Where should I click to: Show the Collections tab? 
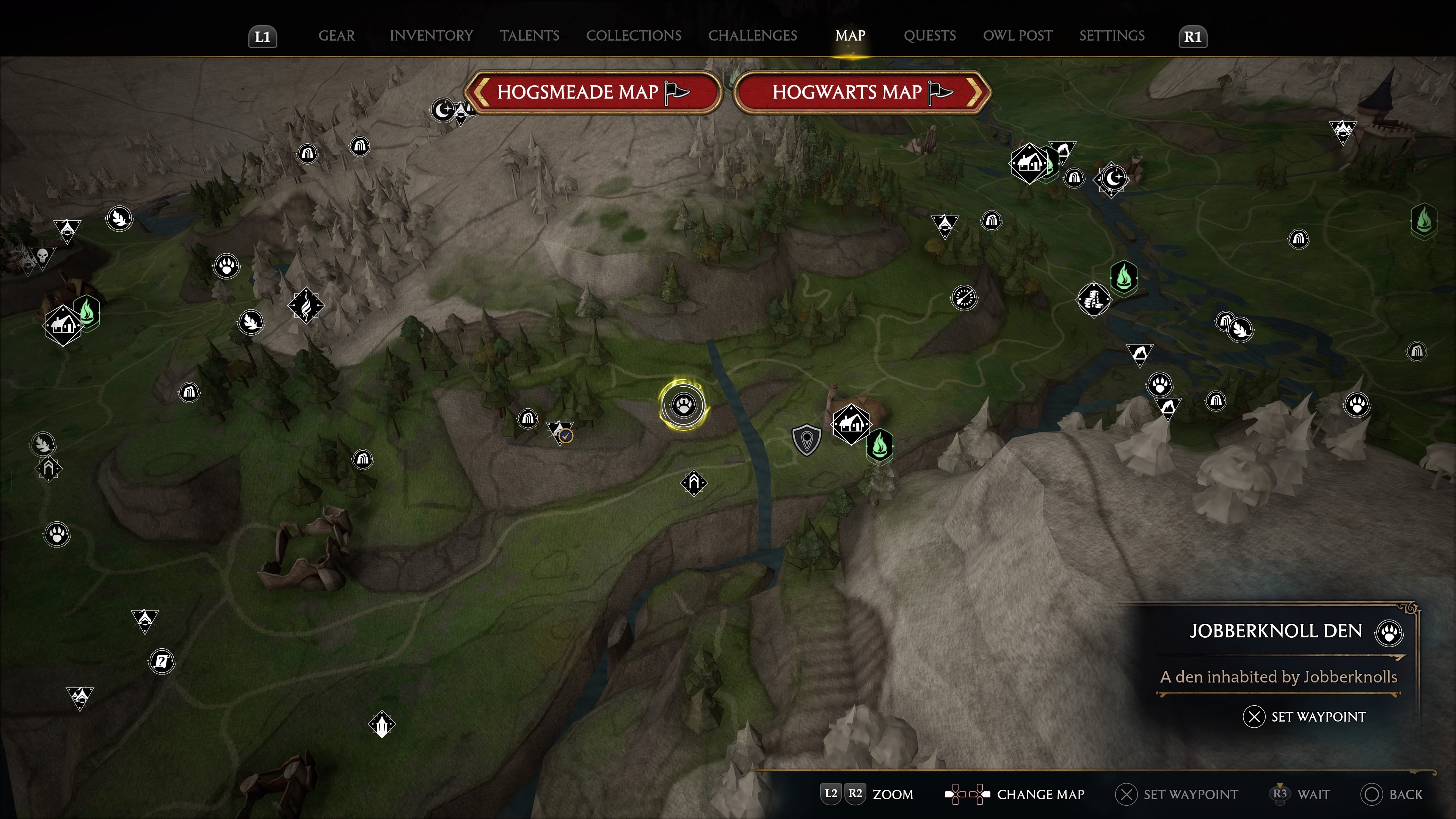click(x=633, y=36)
